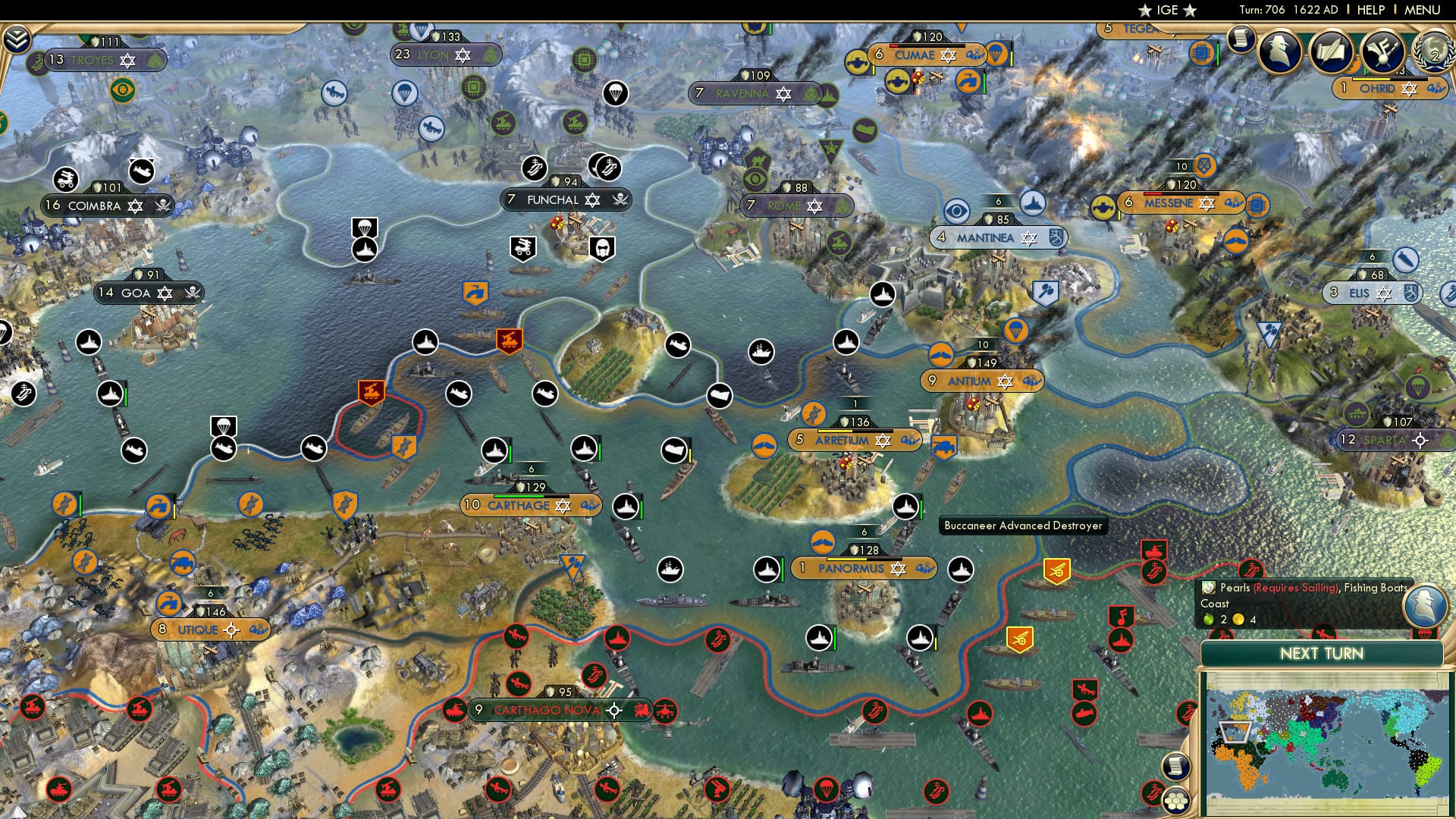Click the pirate flag icon on Coimbra's banner
Screen dimensions: 1456x819
pyautogui.click(x=163, y=206)
